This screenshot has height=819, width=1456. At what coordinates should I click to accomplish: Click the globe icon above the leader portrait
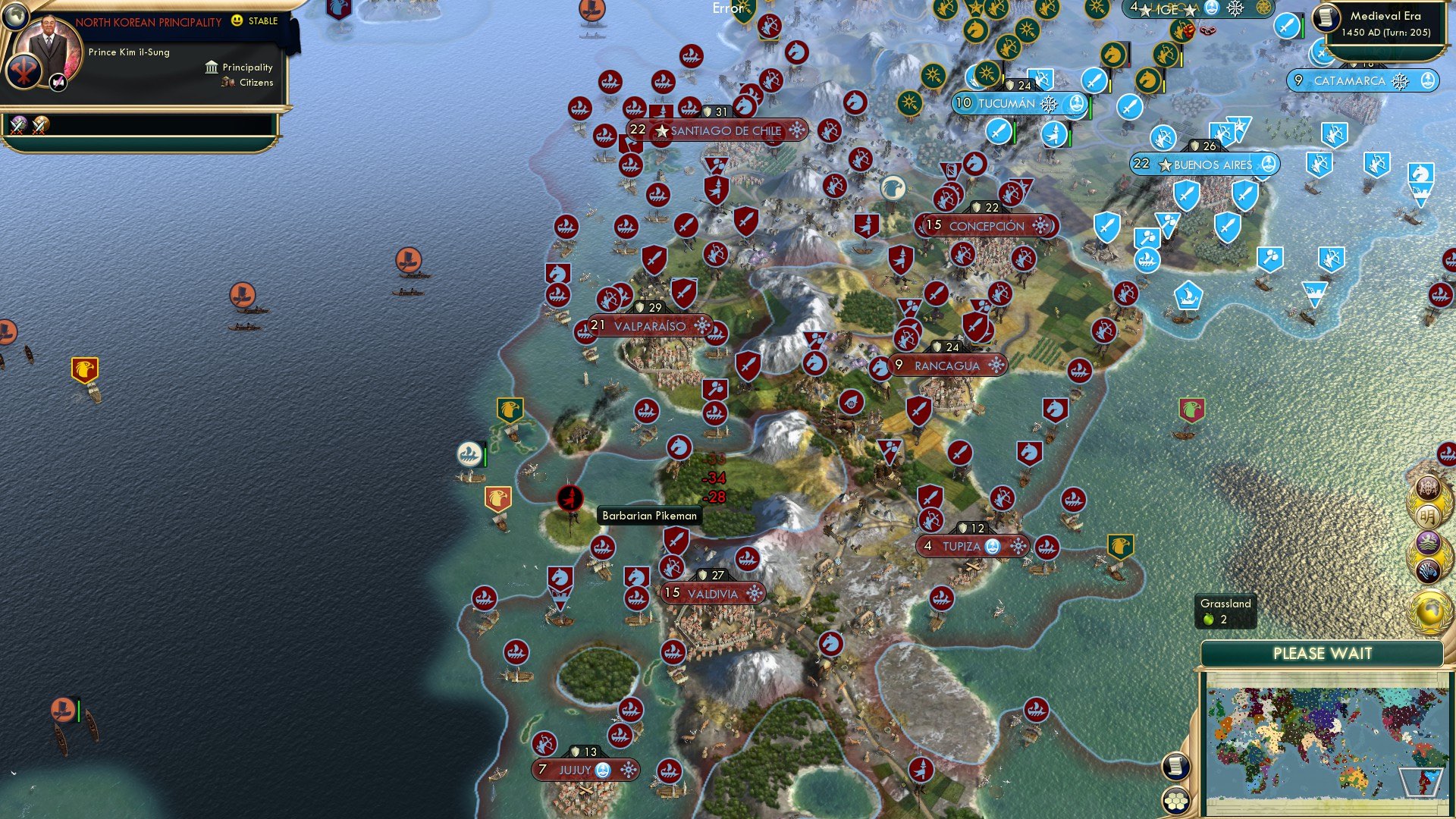(15, 17)
